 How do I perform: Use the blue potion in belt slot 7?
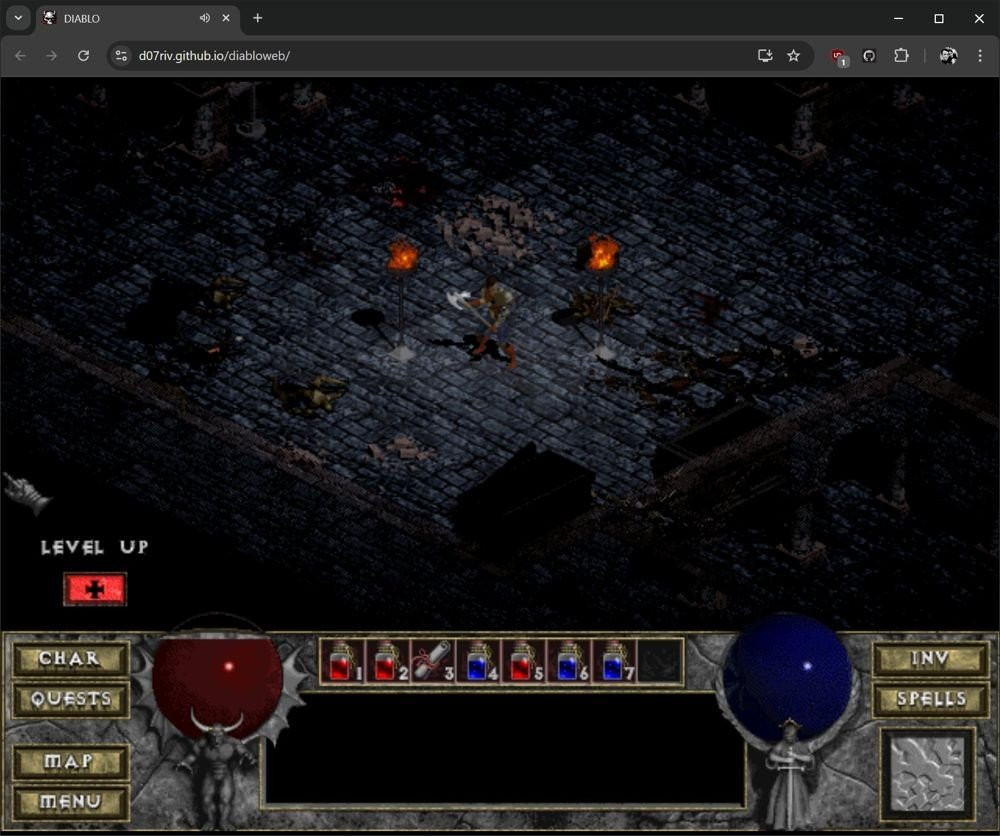[612, 661]
